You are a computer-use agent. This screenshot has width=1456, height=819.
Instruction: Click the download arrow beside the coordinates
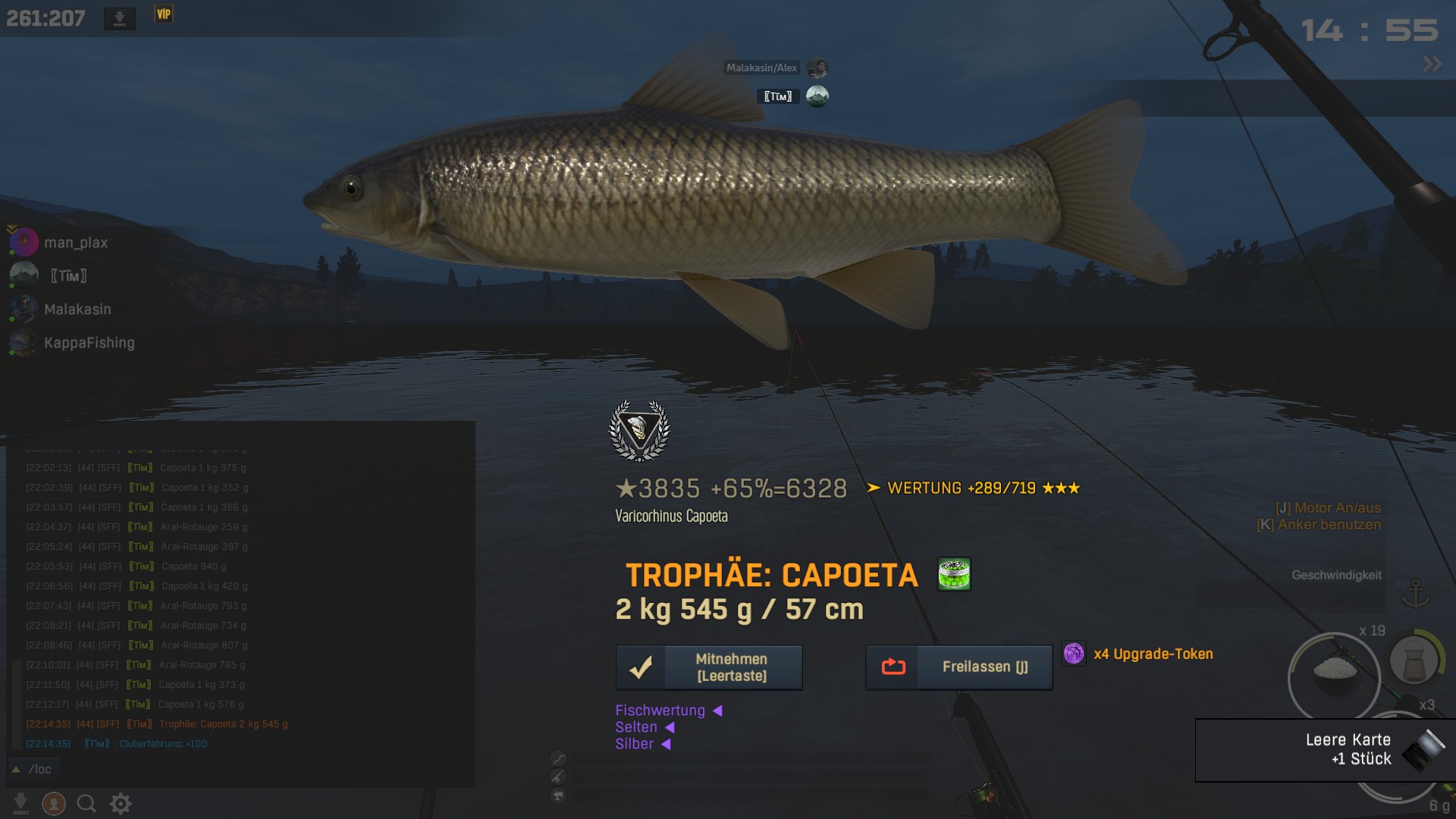click(120, 18)
